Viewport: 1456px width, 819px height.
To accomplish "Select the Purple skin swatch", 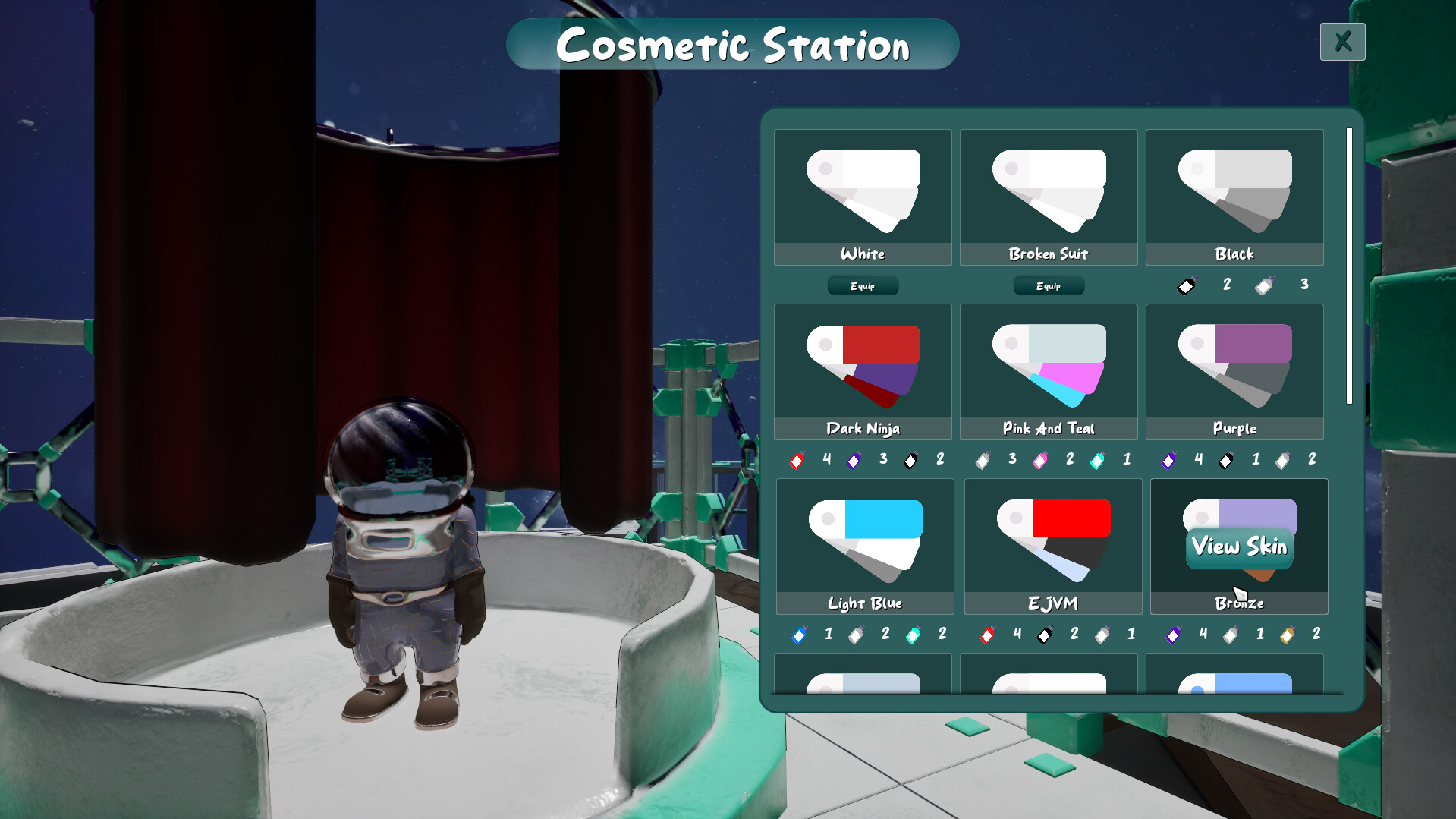I will (1234, 364).
